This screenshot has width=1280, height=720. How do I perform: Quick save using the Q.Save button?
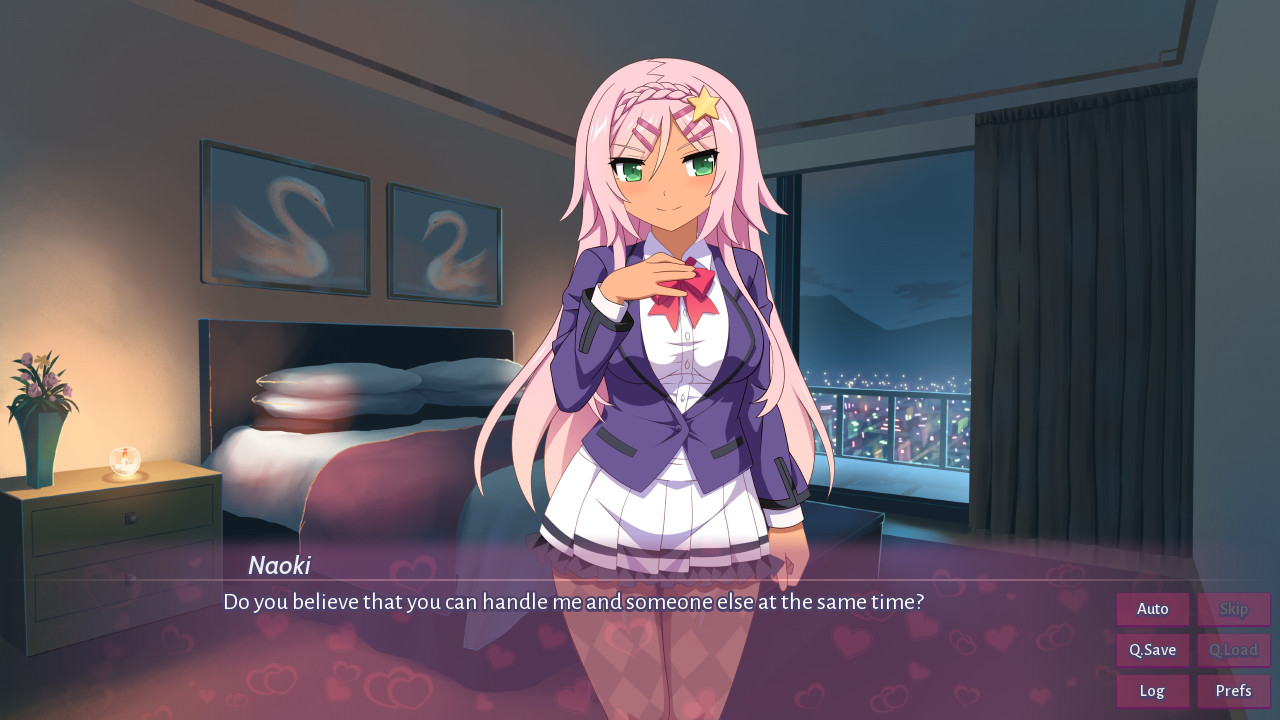1152,649
